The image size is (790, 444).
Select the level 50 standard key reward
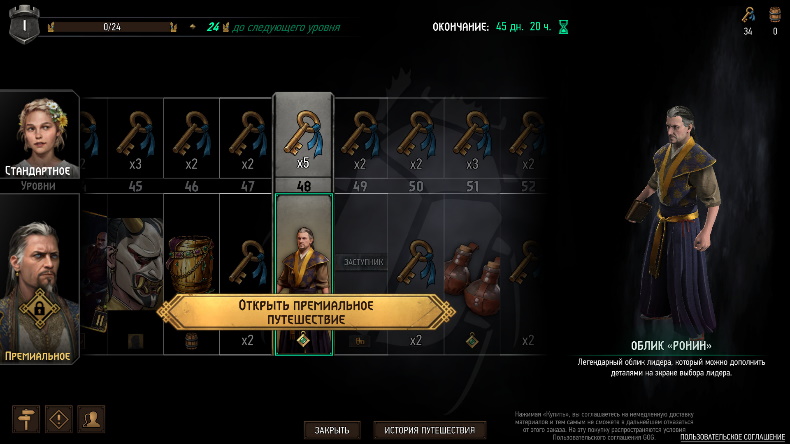(x=415, y=137)
